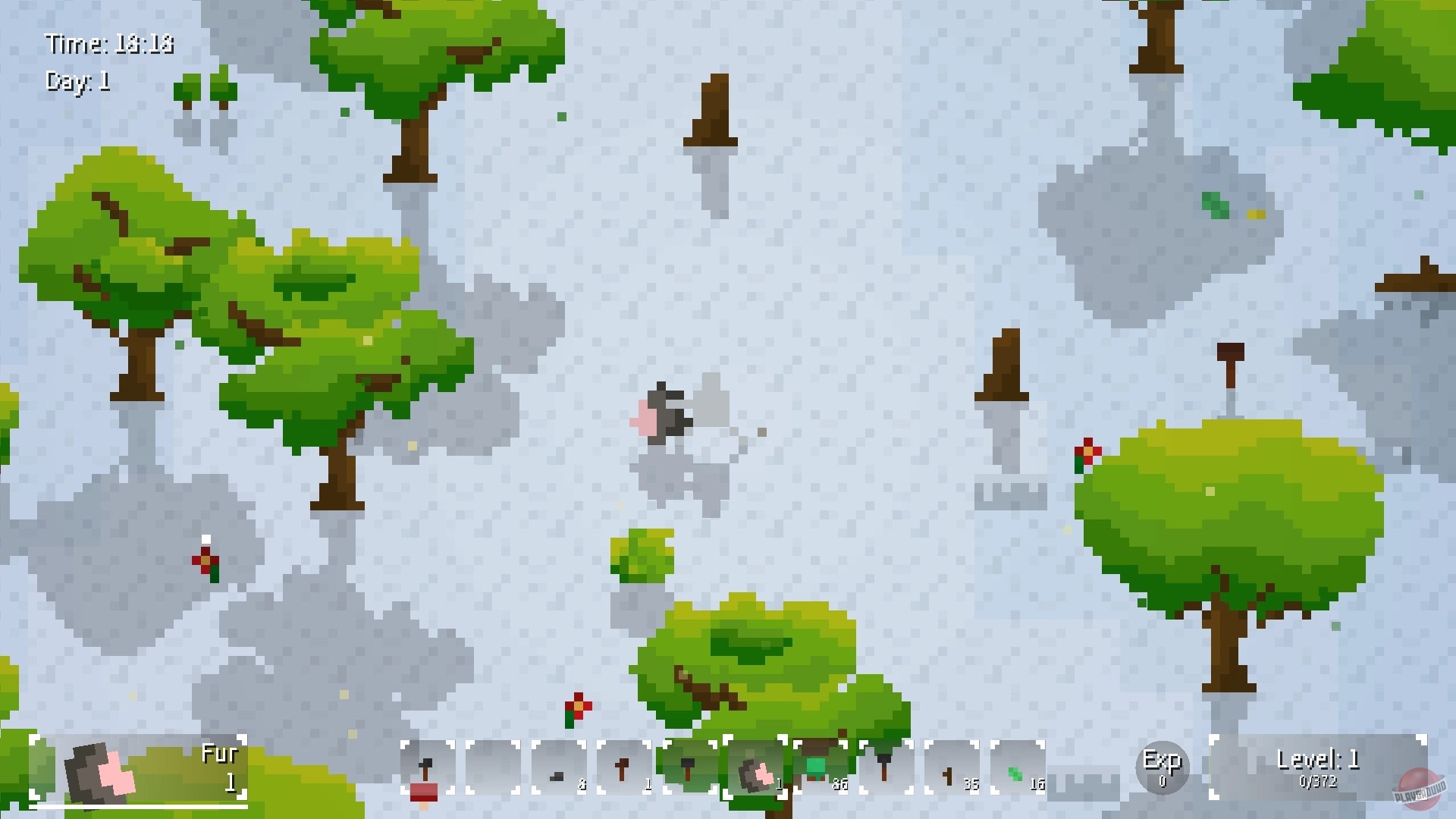Select the coal stack in the hotbar
The height and width of the screenshot is (819, 1456).
(x=557, y=770)
